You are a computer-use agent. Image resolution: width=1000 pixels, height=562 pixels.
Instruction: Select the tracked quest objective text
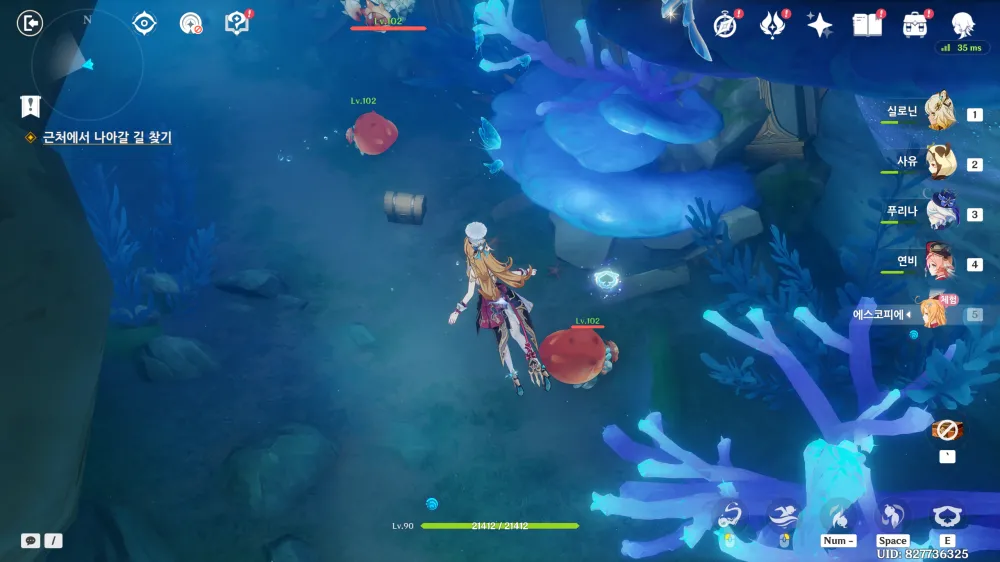pos(107,137)
